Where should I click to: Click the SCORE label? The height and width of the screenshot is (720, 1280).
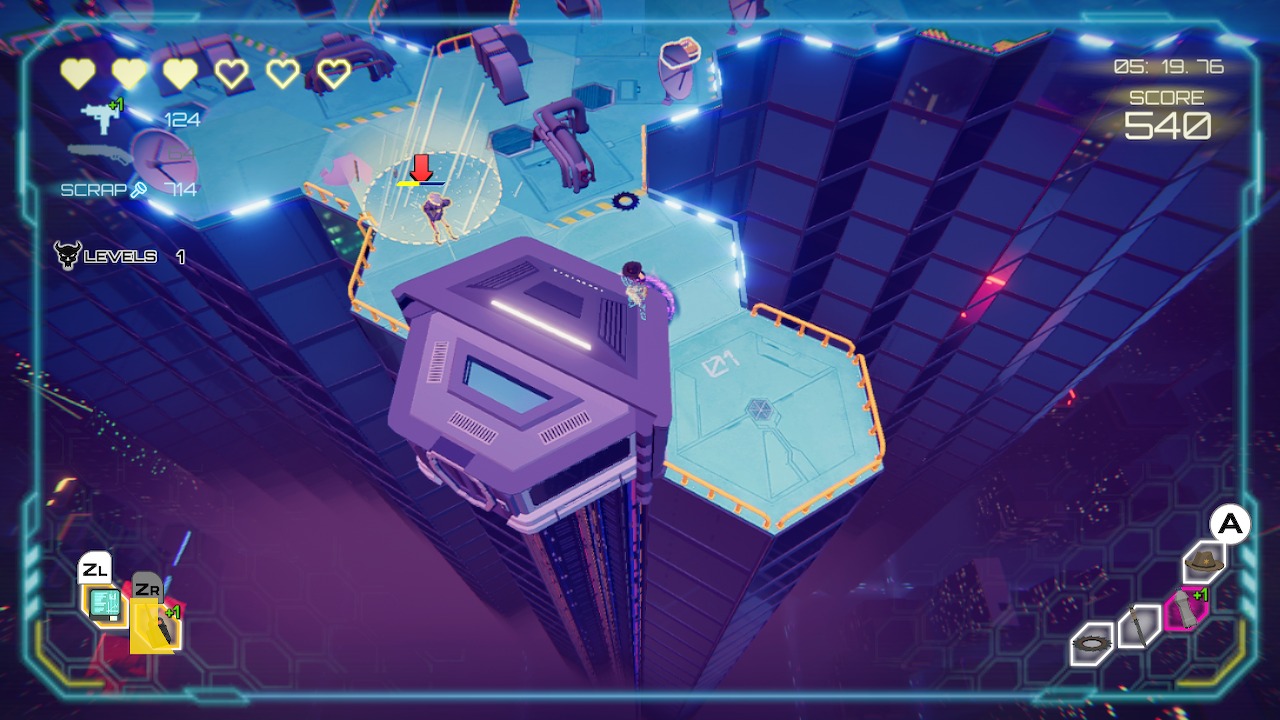coord(1169,97)
